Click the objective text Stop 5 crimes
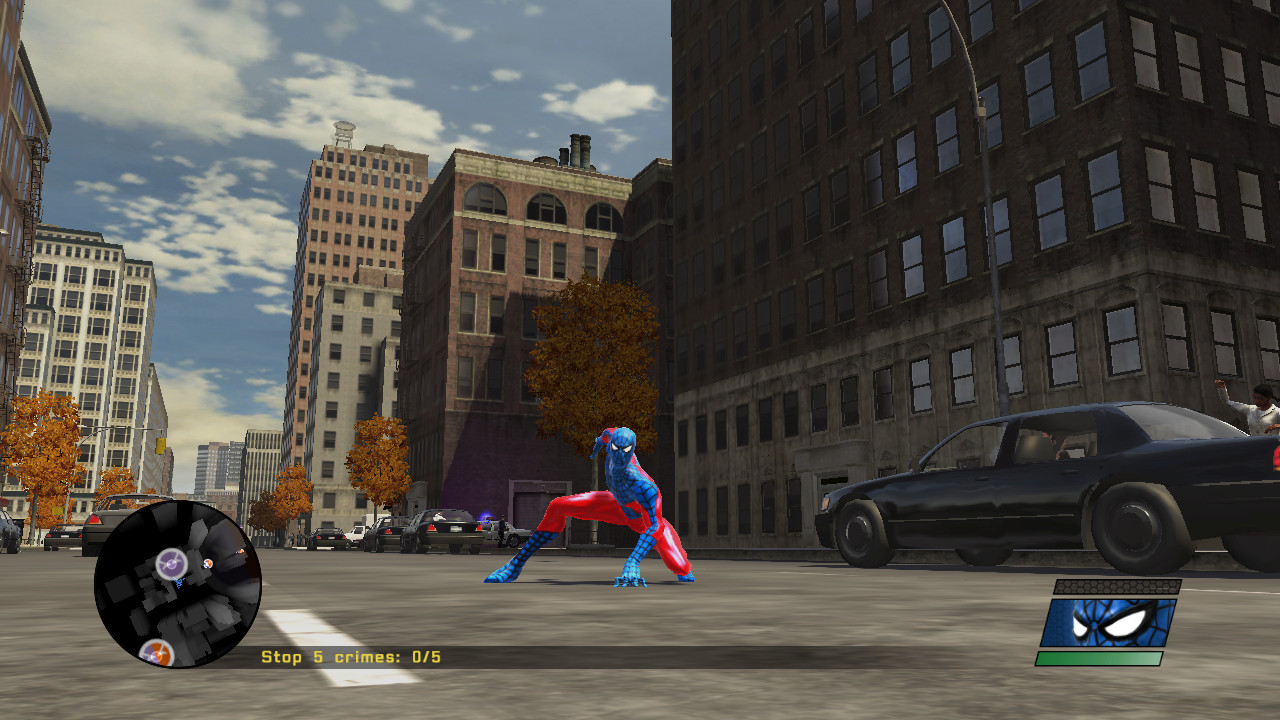Image resolution: width=1280 pixels, height=720 pixels. 310,658
